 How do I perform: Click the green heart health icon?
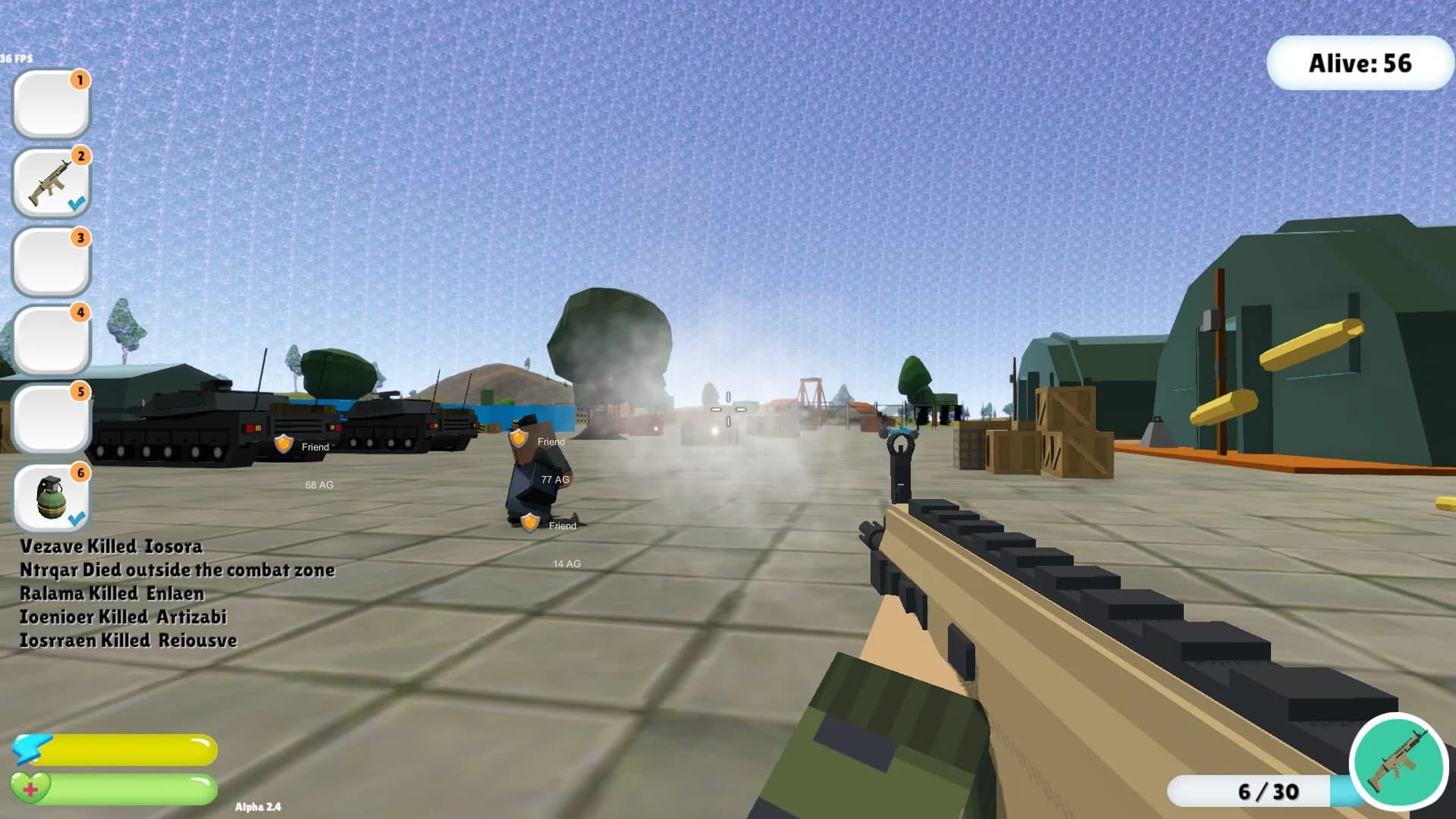(x=30, y=786)
